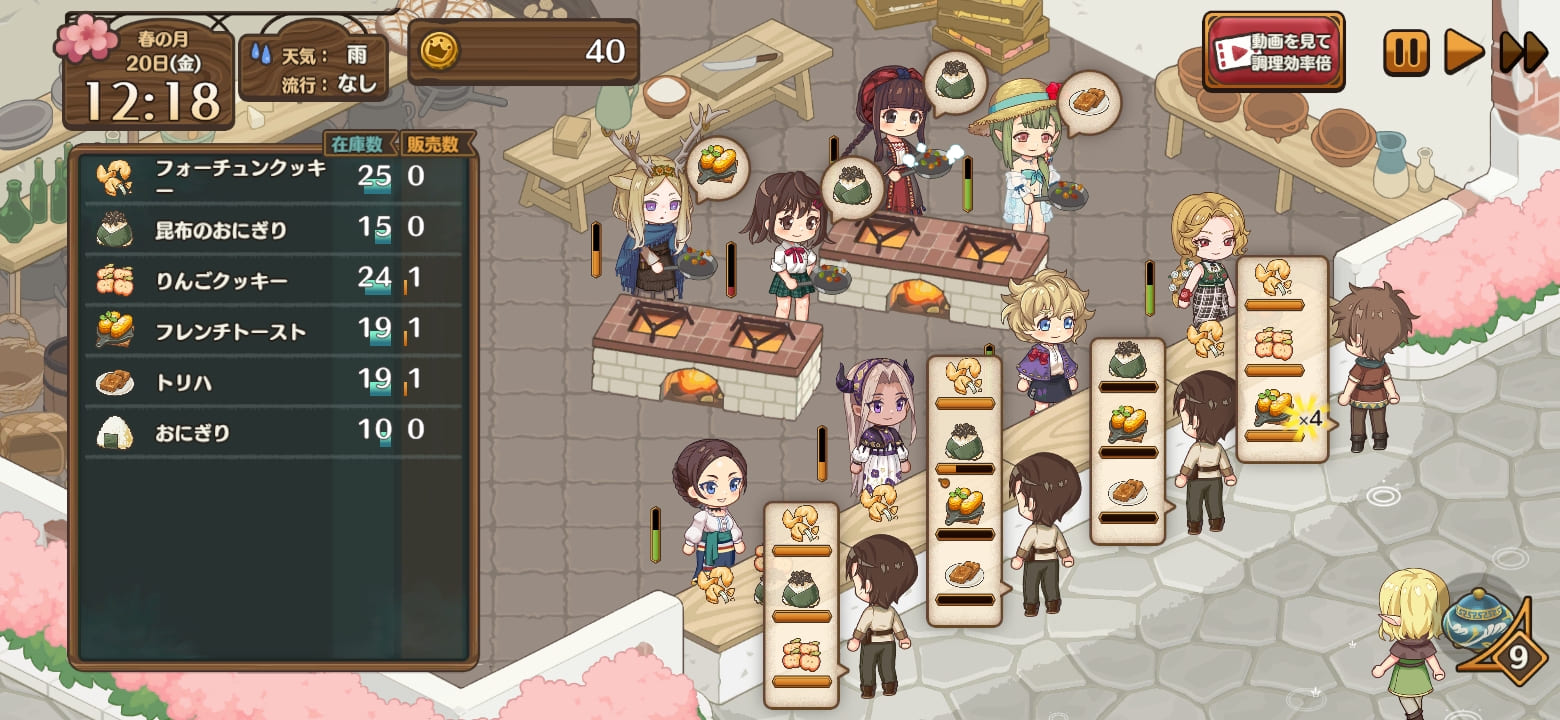The height and width of the screenshot is (720, 1560).
Task: Choose the りんごクッキー row in list
Action: pyautogui.click(x=270, y=281)
